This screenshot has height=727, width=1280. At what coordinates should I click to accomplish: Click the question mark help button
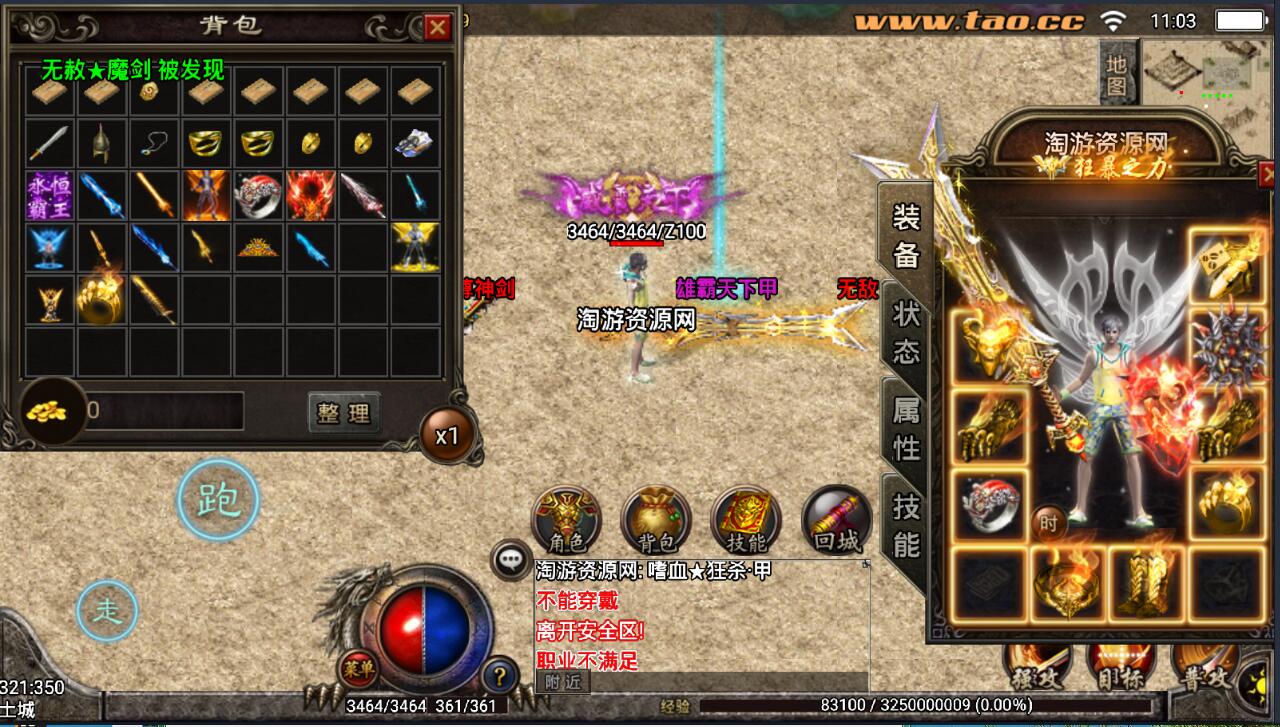(499, 676)
